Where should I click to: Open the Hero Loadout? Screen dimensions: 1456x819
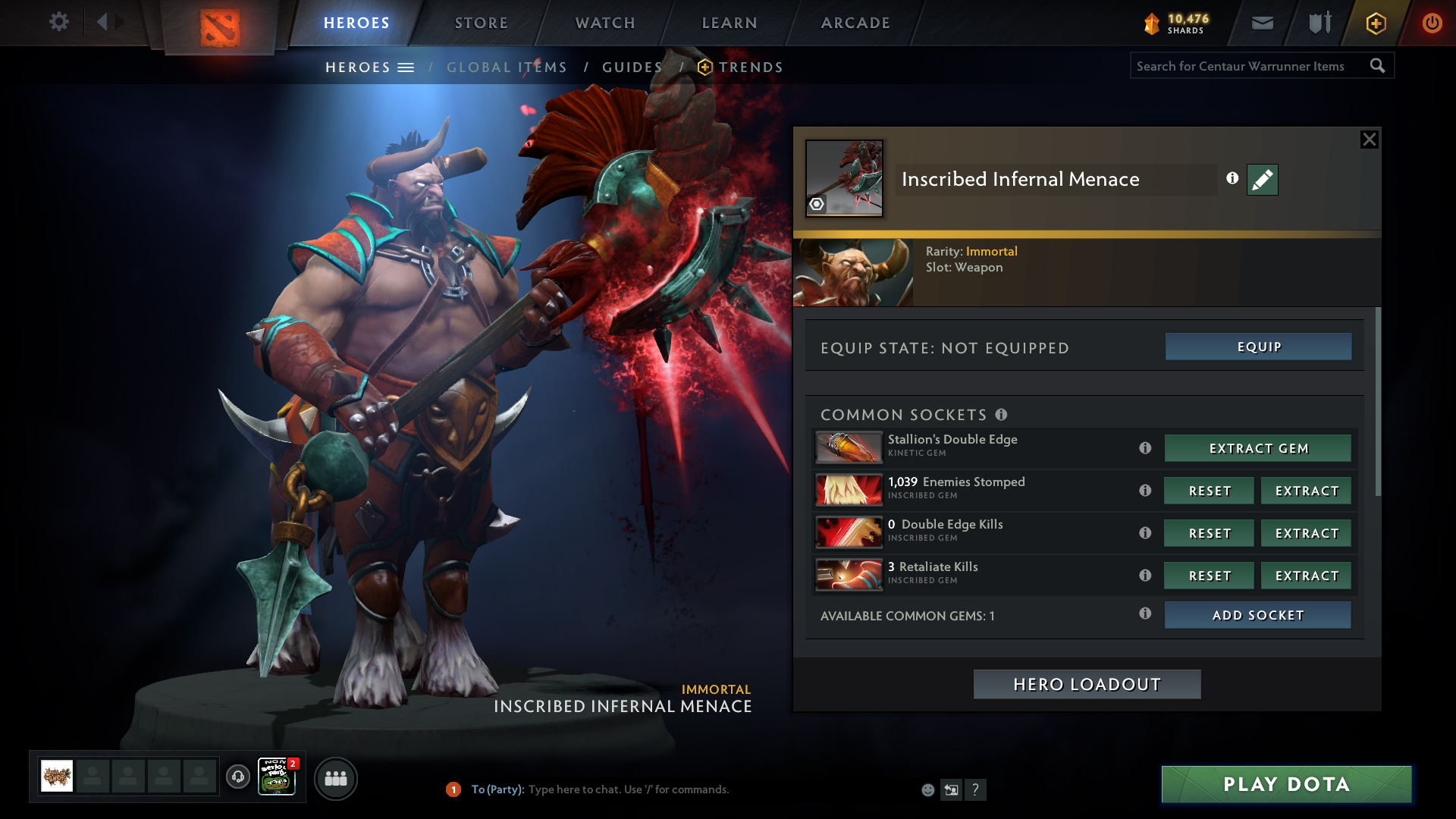pos(1087,684)
